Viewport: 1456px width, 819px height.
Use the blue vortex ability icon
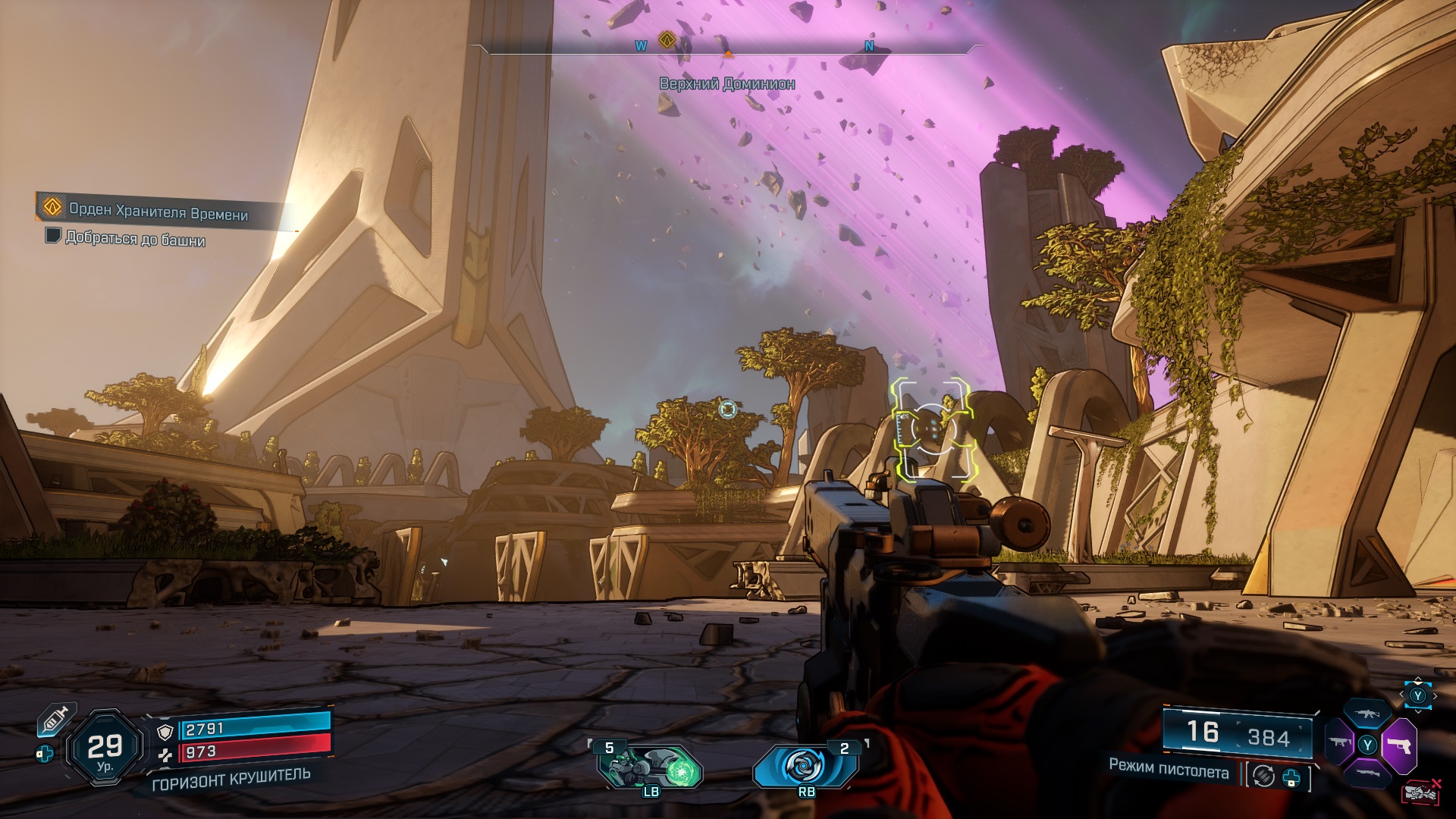click(x=805, y=766)
